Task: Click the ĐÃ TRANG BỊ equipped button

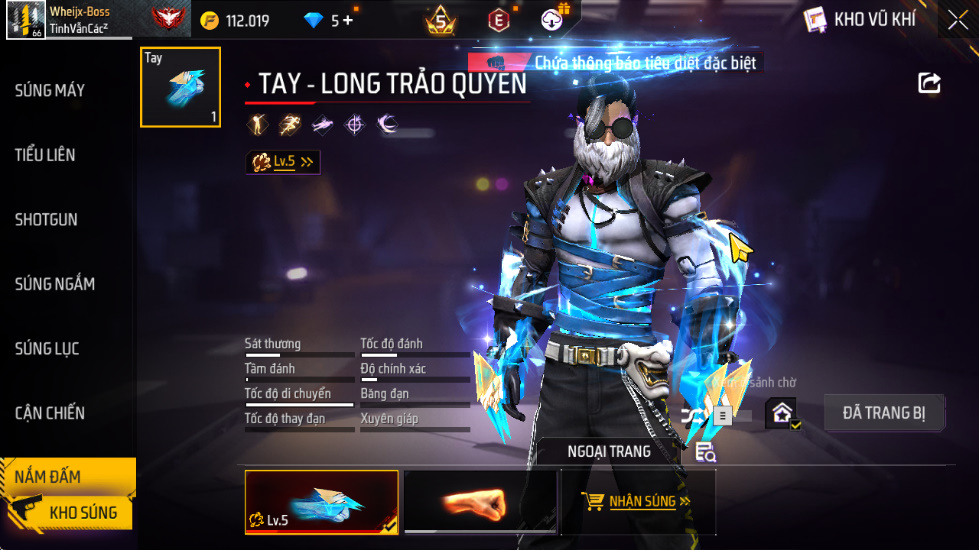Action: (884, 413)
